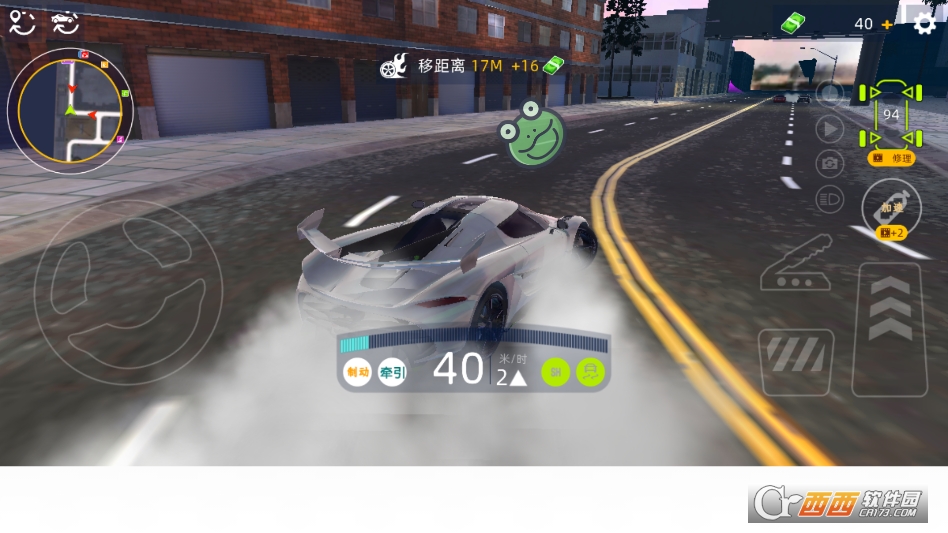Toggle the 制动 brake assist button
The width and height of the screenshot is (948, 533).
[357, 373]
